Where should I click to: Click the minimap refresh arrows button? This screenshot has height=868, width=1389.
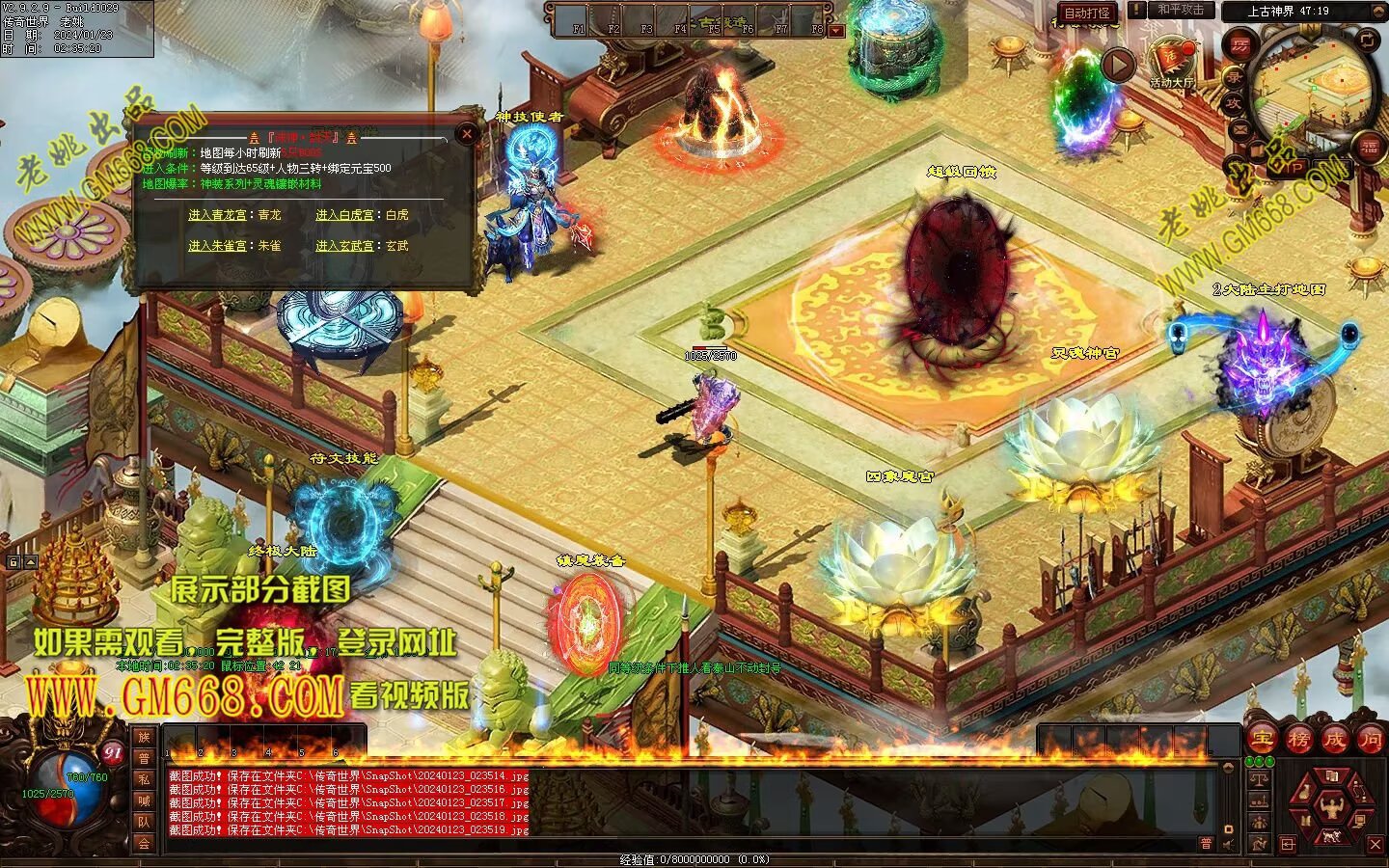pos(1369,40)
